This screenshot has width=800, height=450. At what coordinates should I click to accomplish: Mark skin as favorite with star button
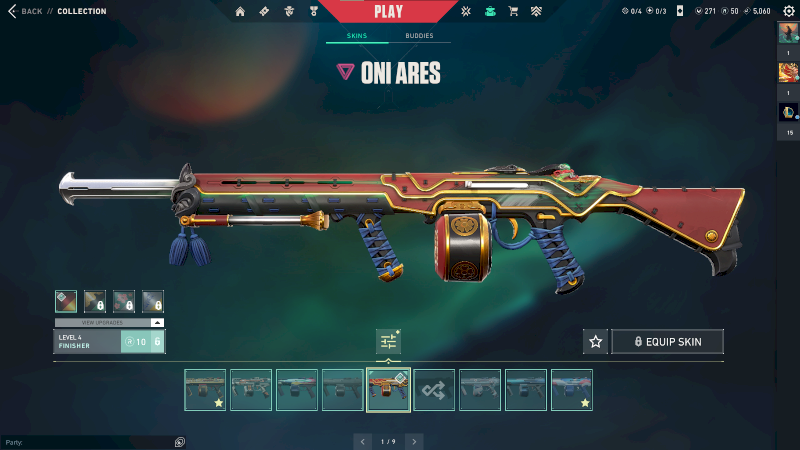coord(596,342)
